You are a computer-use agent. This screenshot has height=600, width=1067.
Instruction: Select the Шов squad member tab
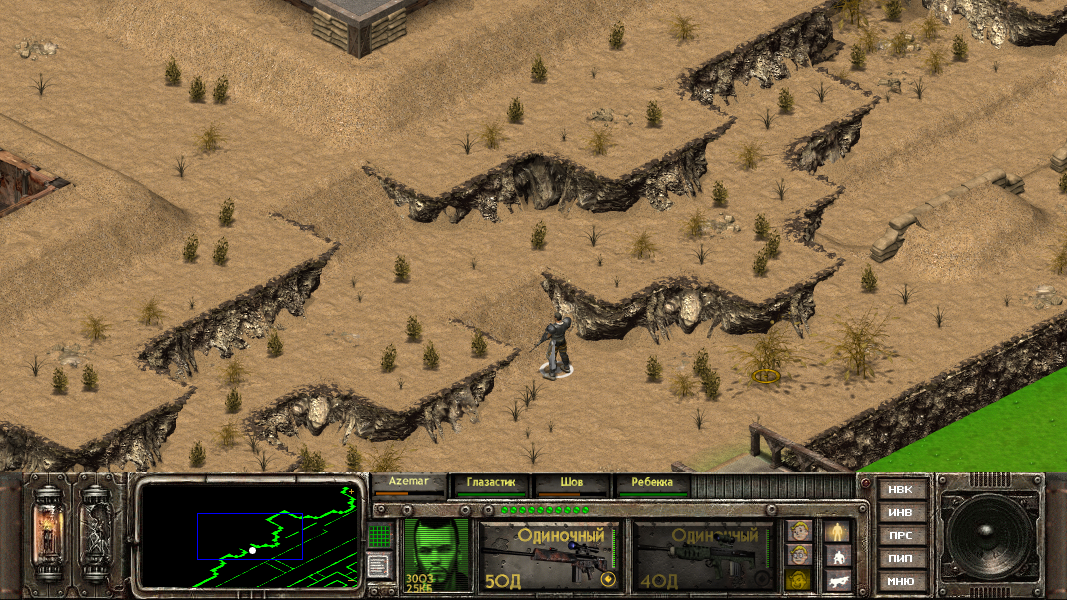[572, 484]
